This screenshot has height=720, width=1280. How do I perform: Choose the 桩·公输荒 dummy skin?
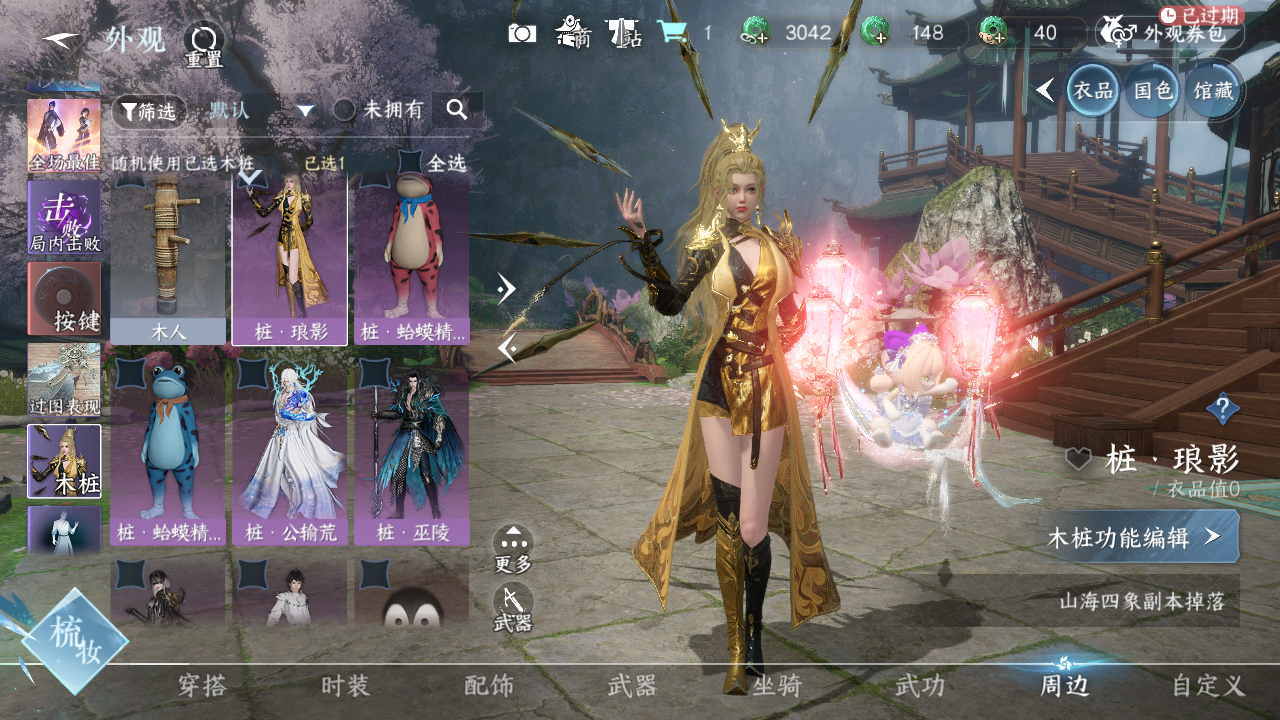point(290,450)
